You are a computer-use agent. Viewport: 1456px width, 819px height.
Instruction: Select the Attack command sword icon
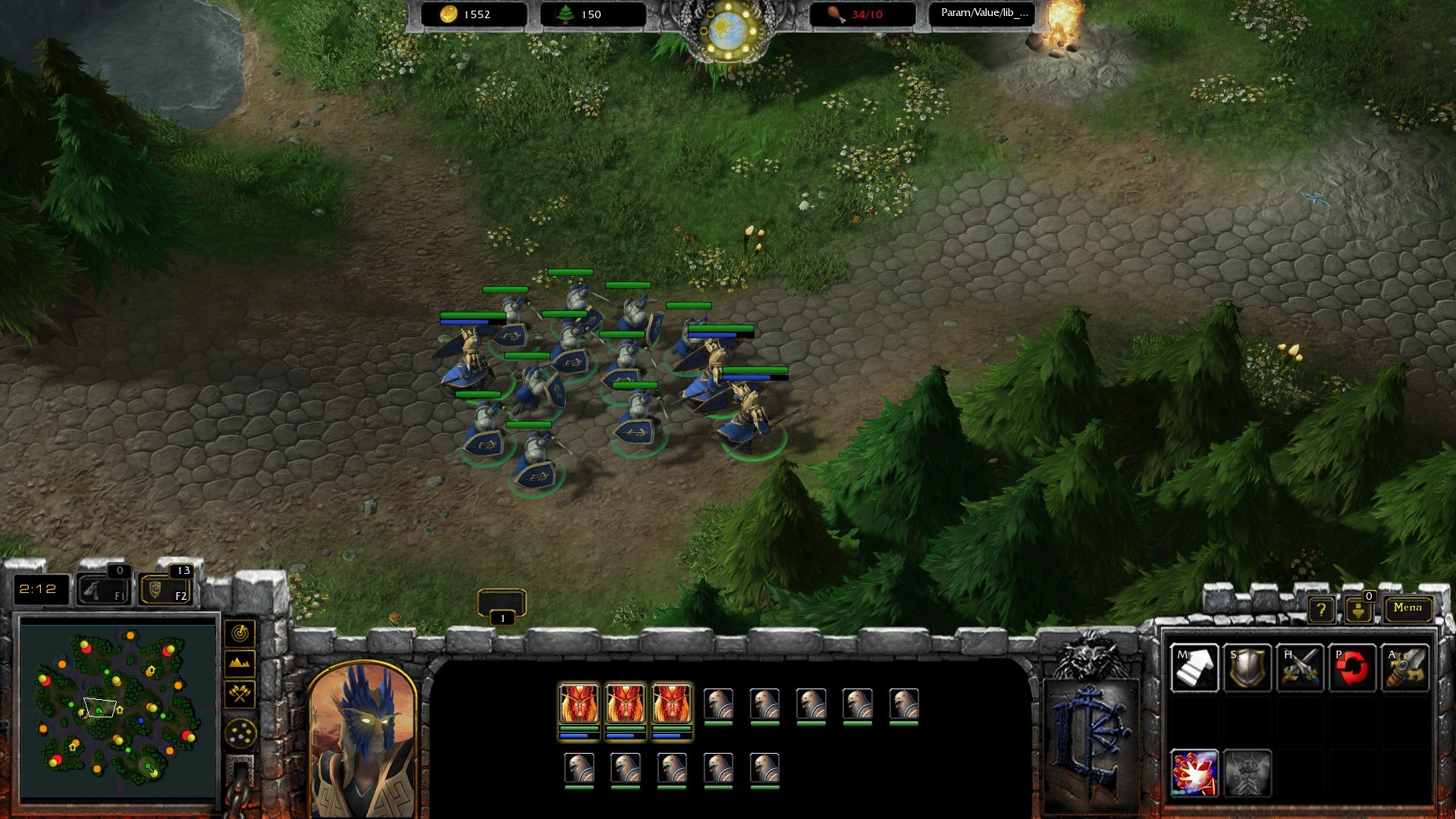(x=1405, y=668)
